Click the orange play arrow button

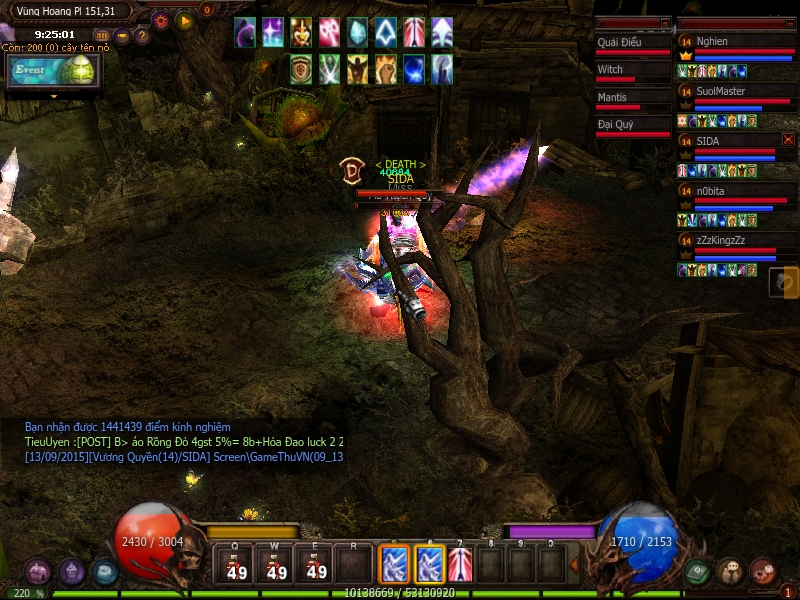(184, 19)
